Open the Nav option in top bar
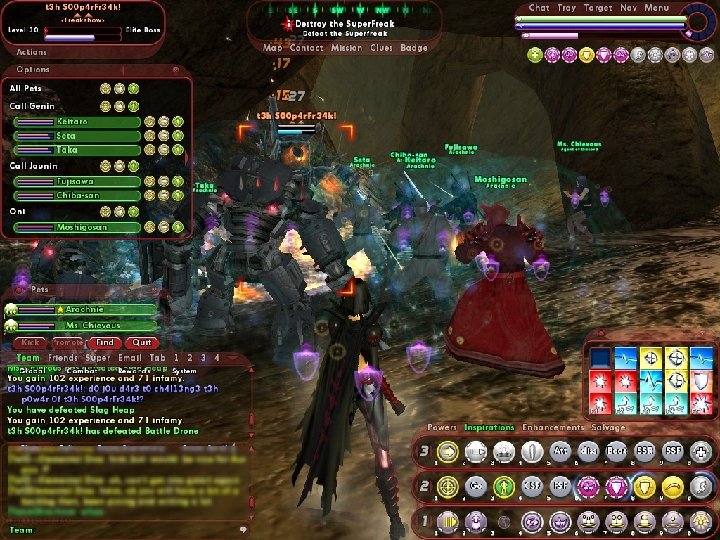720x540 pixels. [x=628, y=8]
